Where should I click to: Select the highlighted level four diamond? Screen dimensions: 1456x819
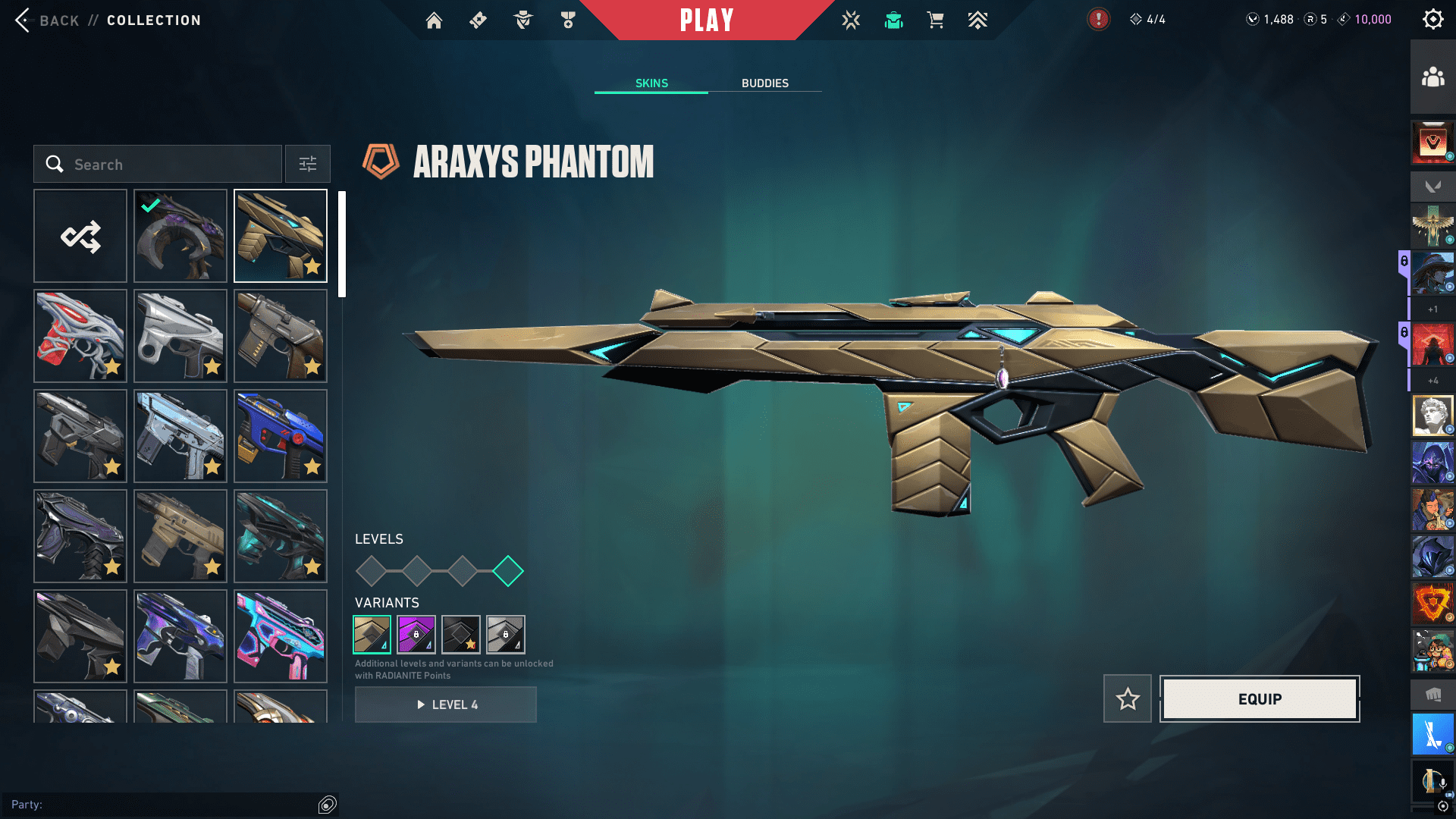click(x=508, y=571)
